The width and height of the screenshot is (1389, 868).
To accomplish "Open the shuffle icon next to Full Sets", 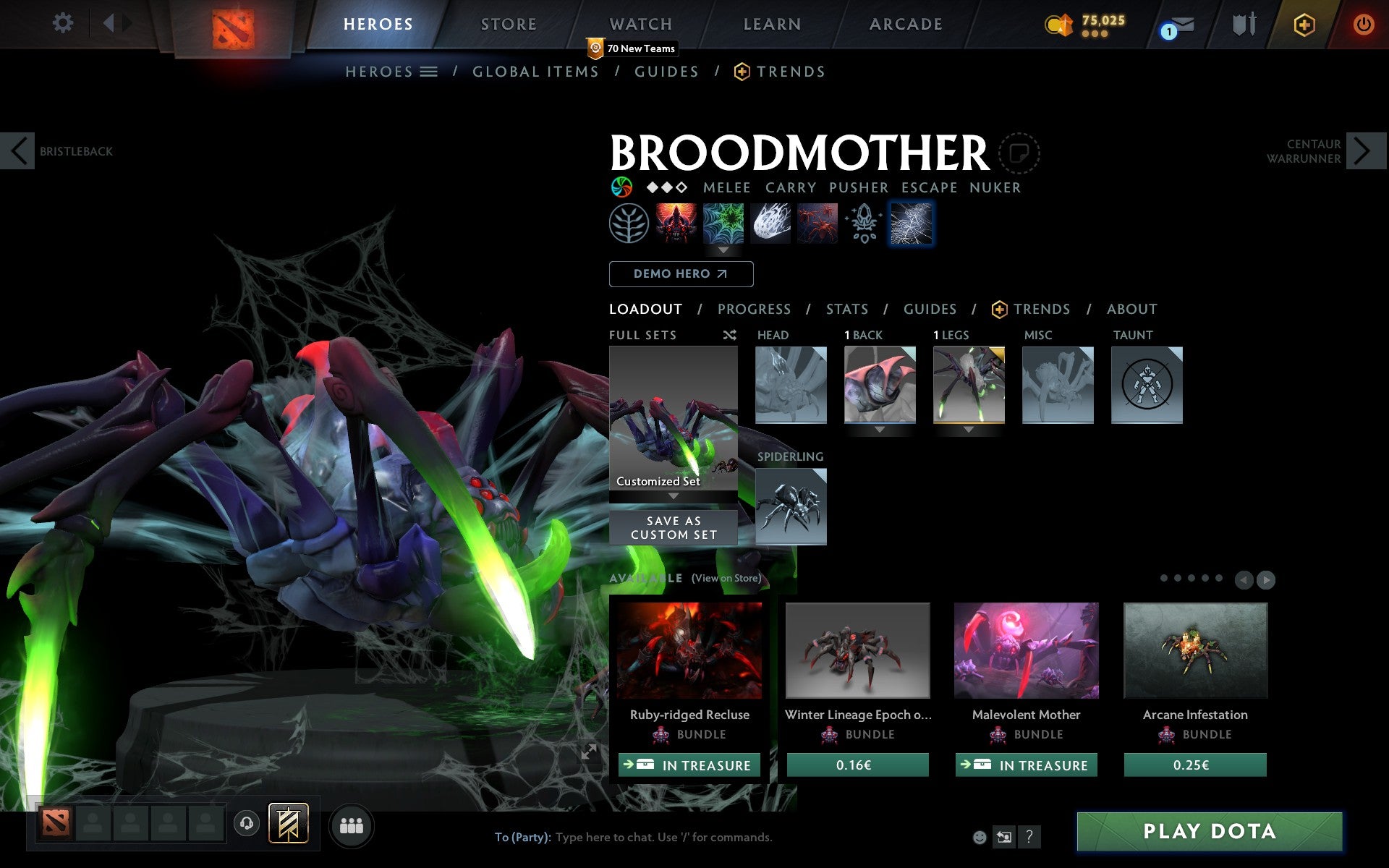I will pyautogui.click(x=729, y=335).
